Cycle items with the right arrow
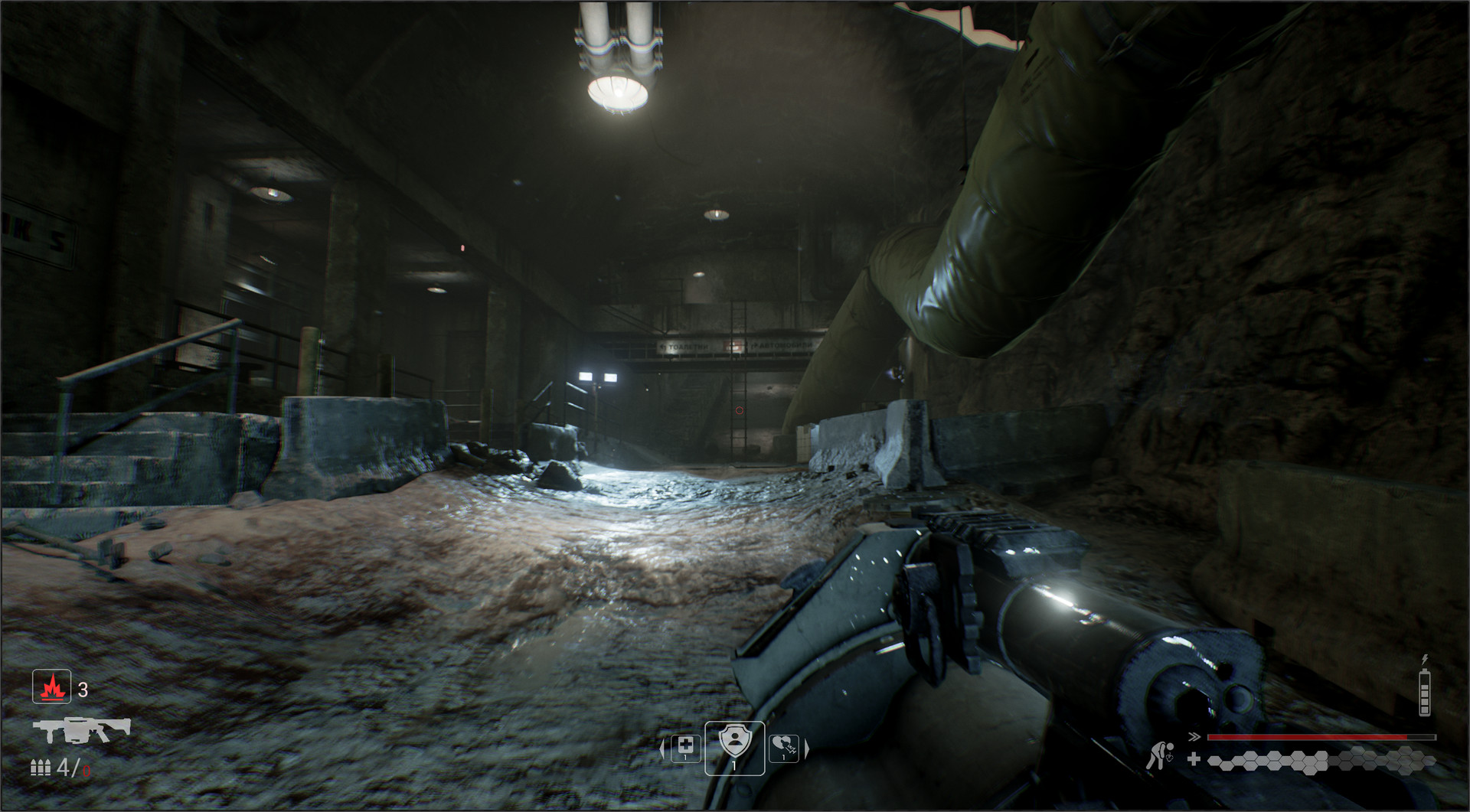1470x812 pixels. (x=806, y=748)
